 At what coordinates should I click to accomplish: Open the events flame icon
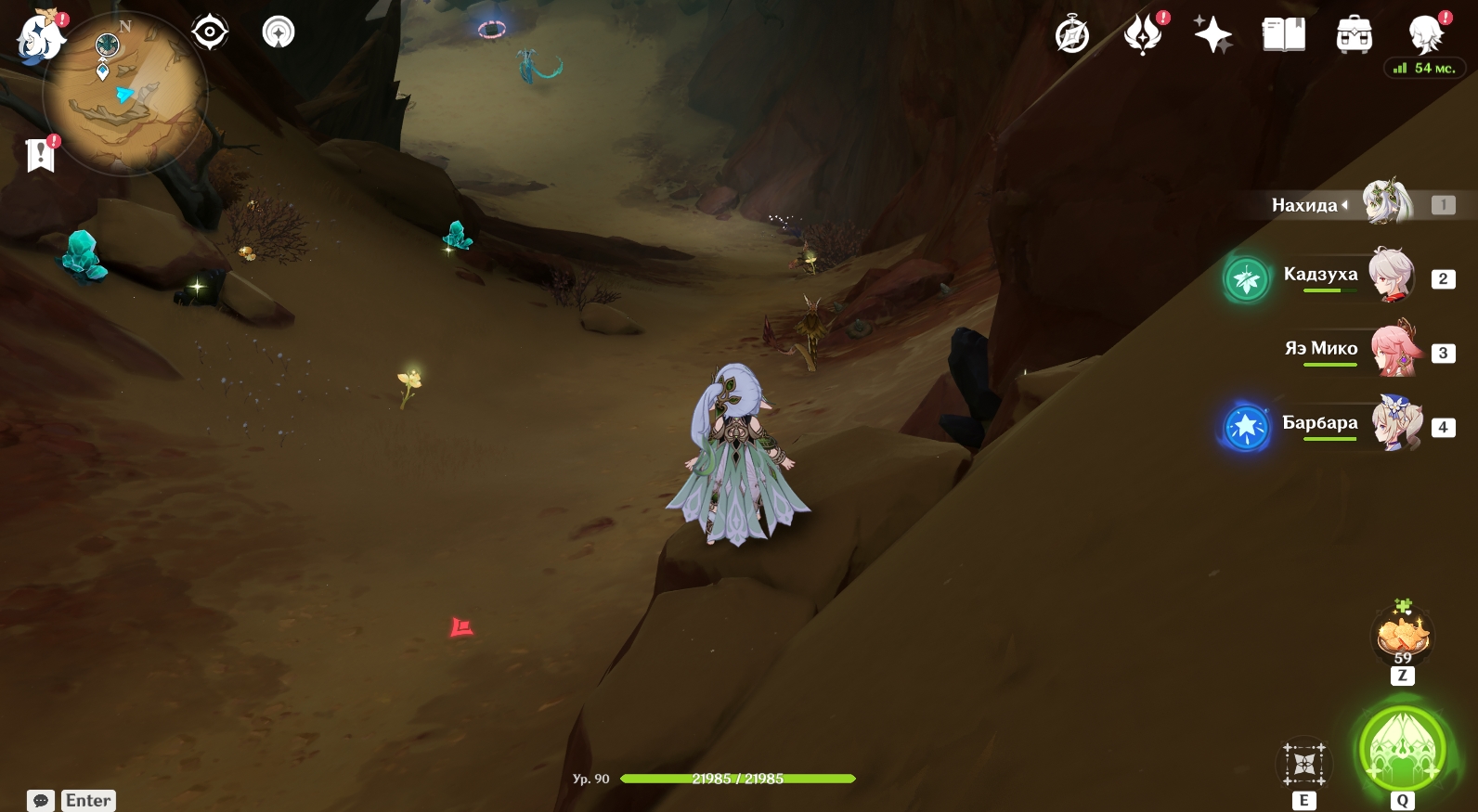tap(1143, 35)
